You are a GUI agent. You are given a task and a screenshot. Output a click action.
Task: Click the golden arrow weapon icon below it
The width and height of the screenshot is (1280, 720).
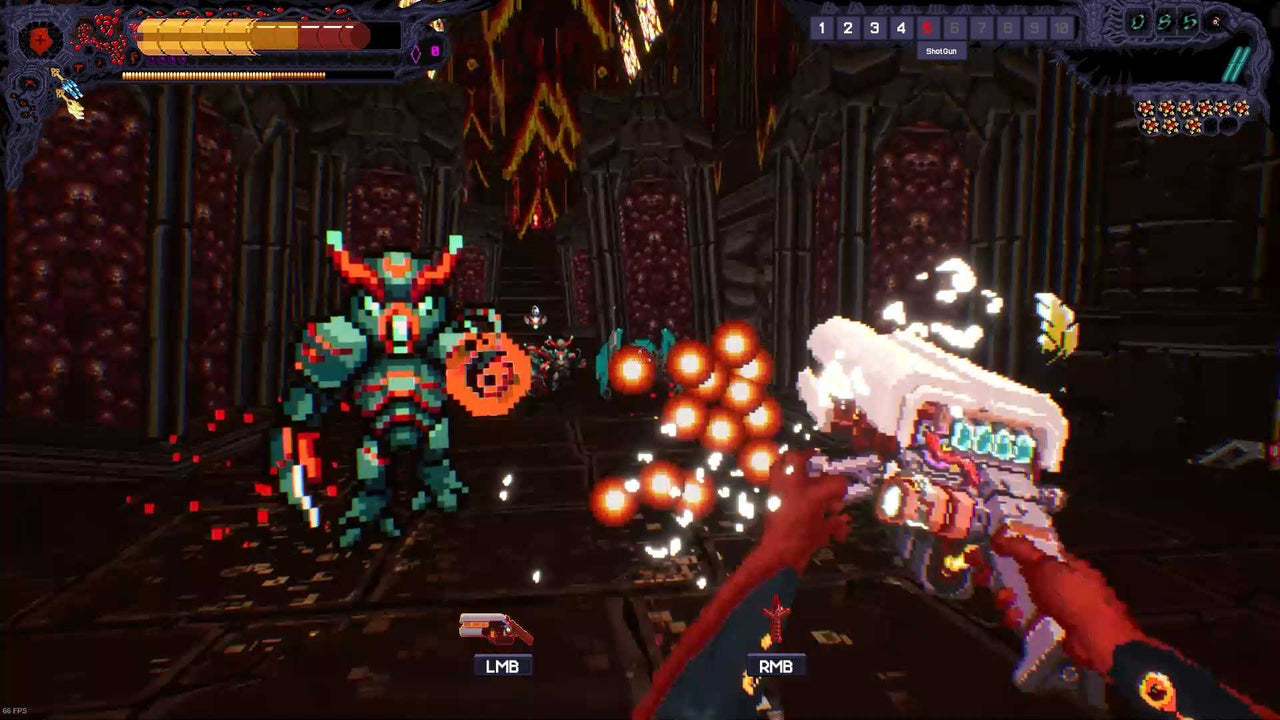tap(73, 106)
